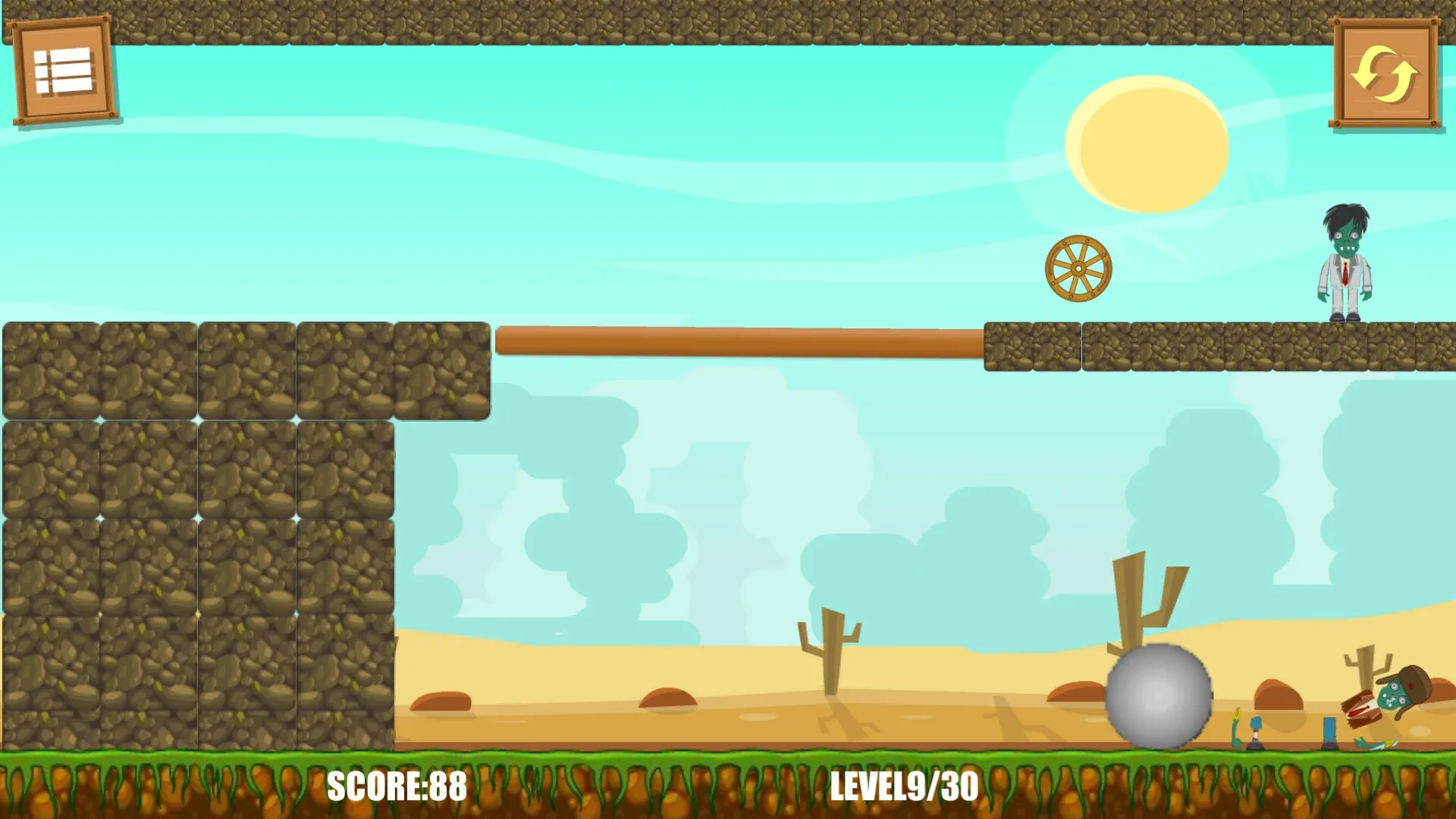Open the level select menu icon
This screenshot has width=1456, height=819.
point(62,70)
